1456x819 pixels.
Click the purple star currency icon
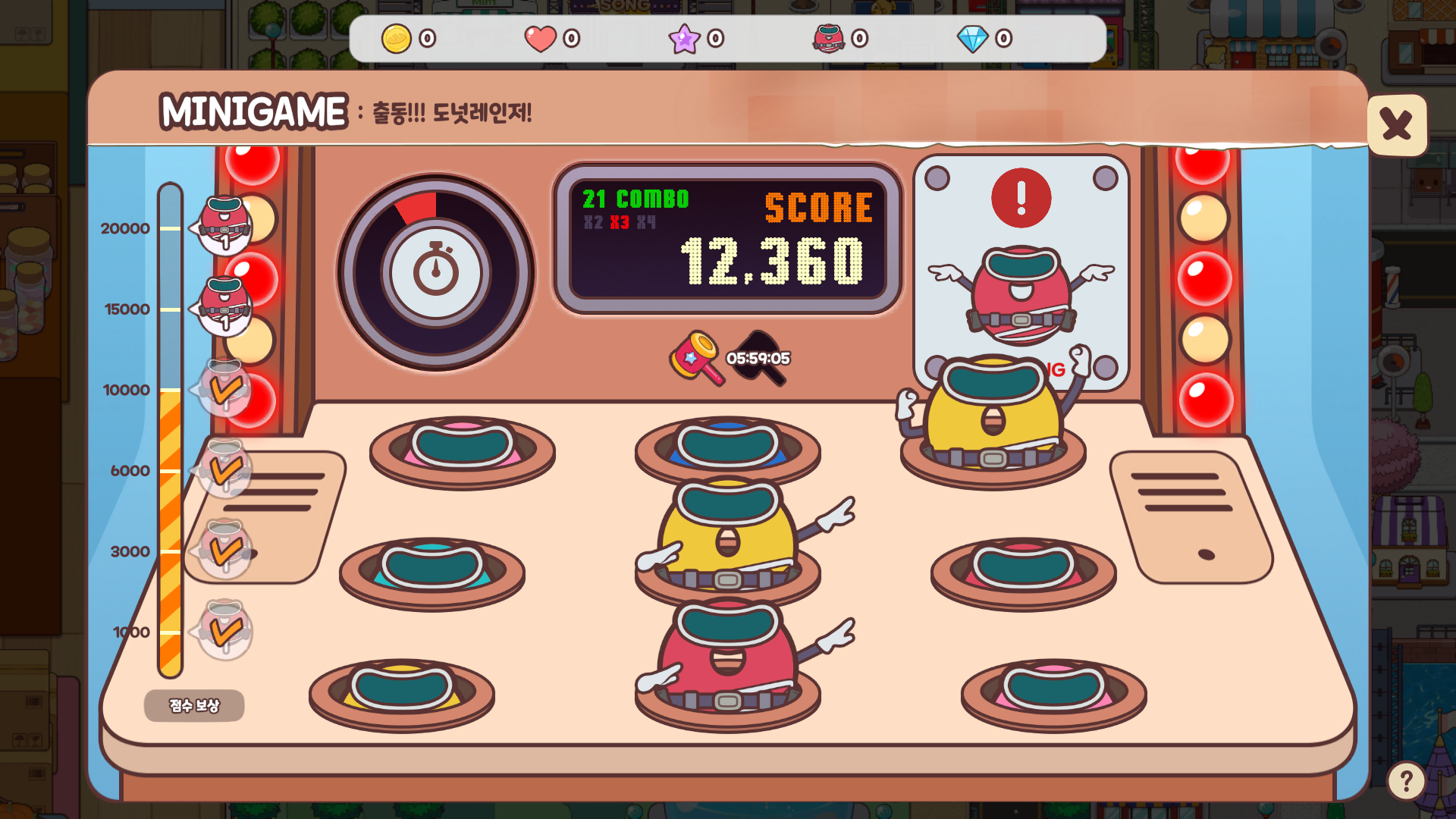pos(685,37)
